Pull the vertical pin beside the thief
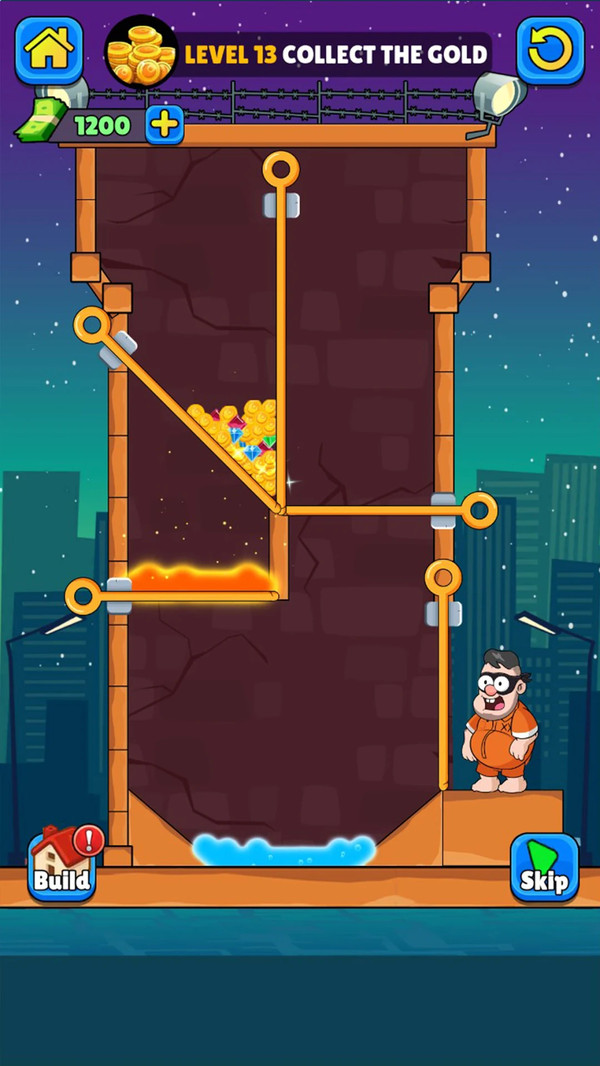Image resolution: width=600 pixels, height=1066 pixels. [443, 578]
